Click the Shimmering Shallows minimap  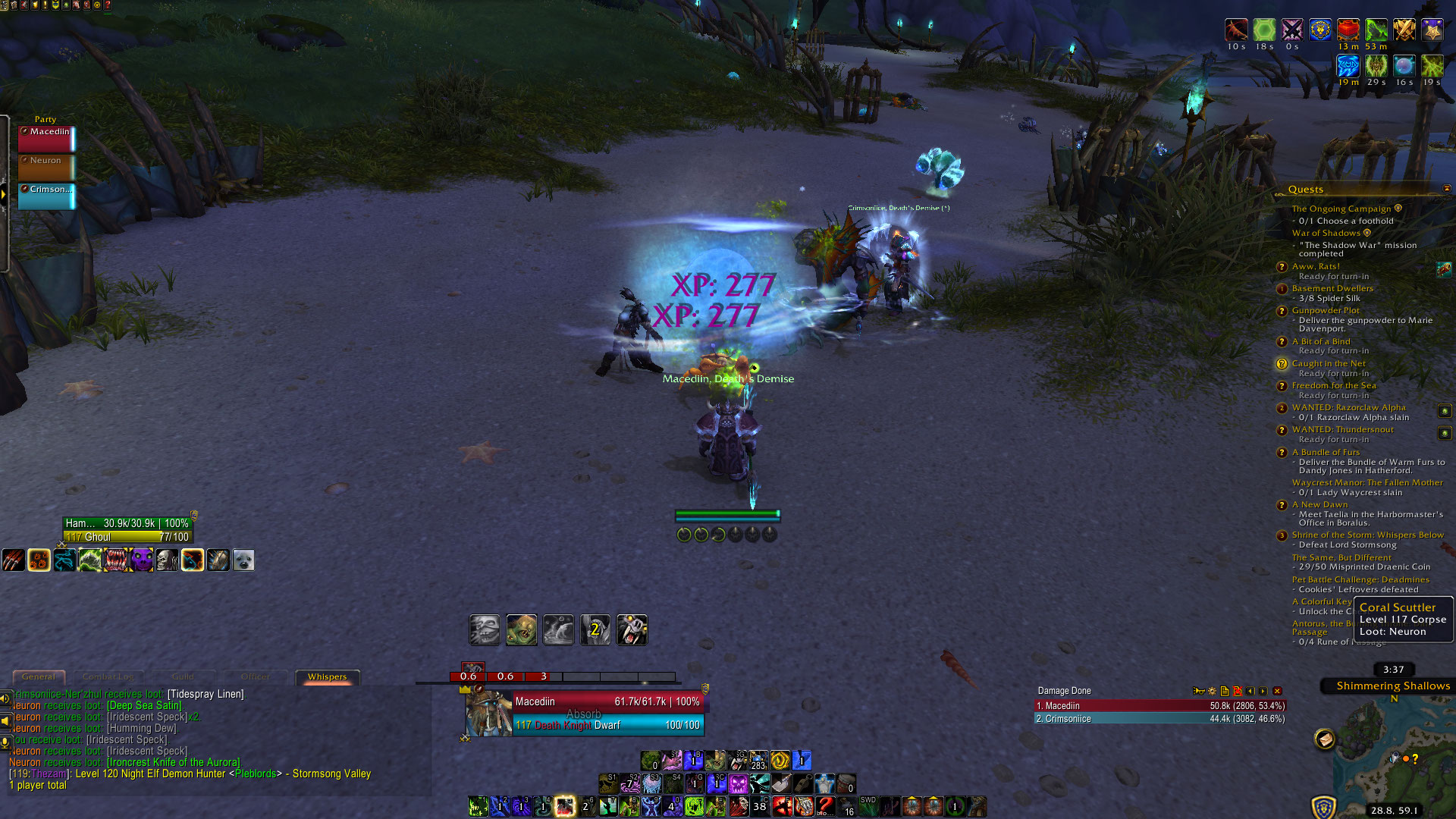1395,758
